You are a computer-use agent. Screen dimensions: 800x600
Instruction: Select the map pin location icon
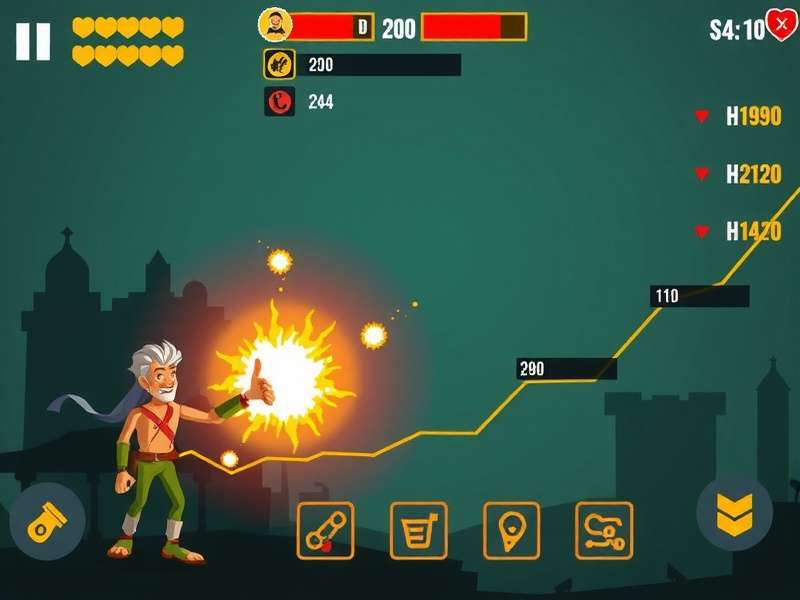click(511, 530)
